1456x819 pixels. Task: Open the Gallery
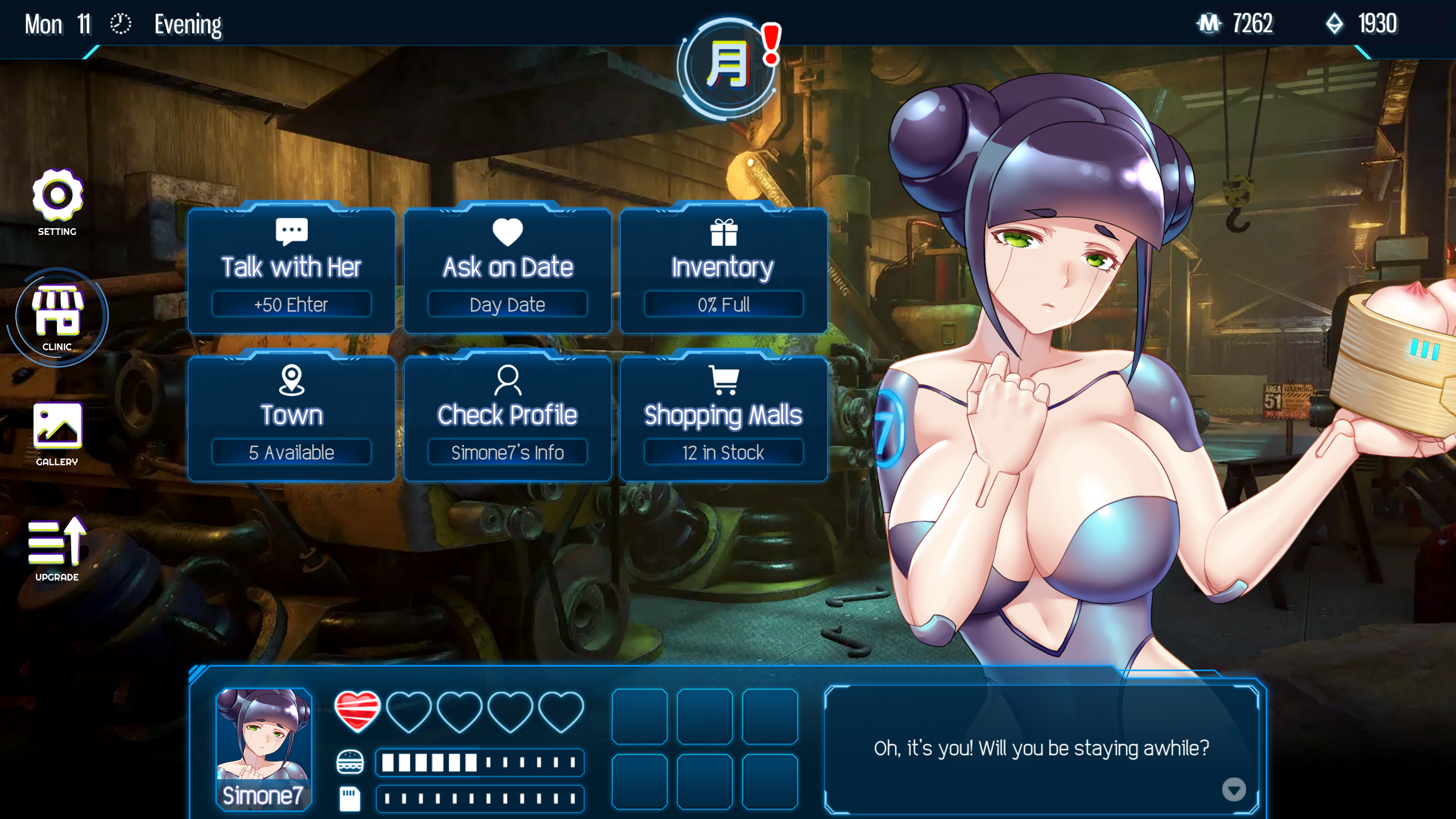(x=57, y=433)
